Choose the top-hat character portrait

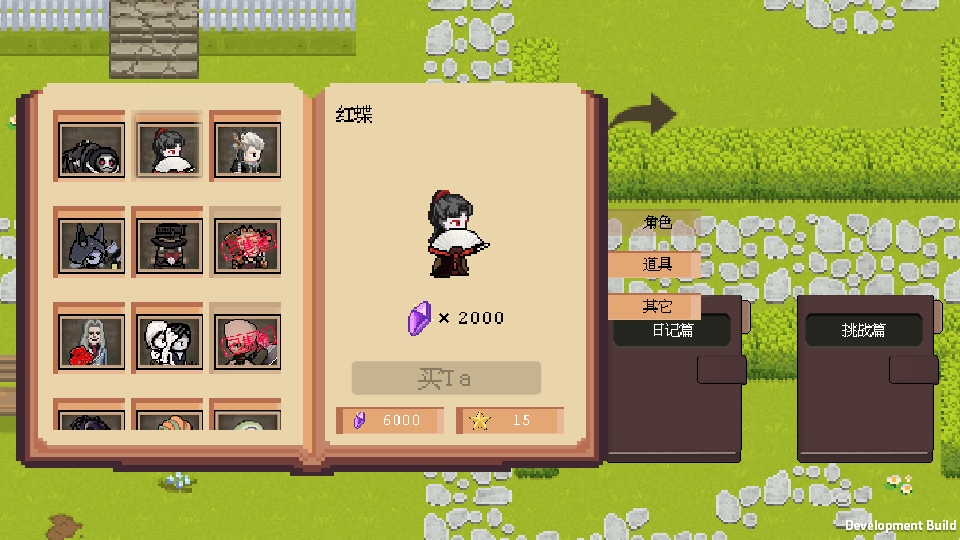[x=168, y=246]
